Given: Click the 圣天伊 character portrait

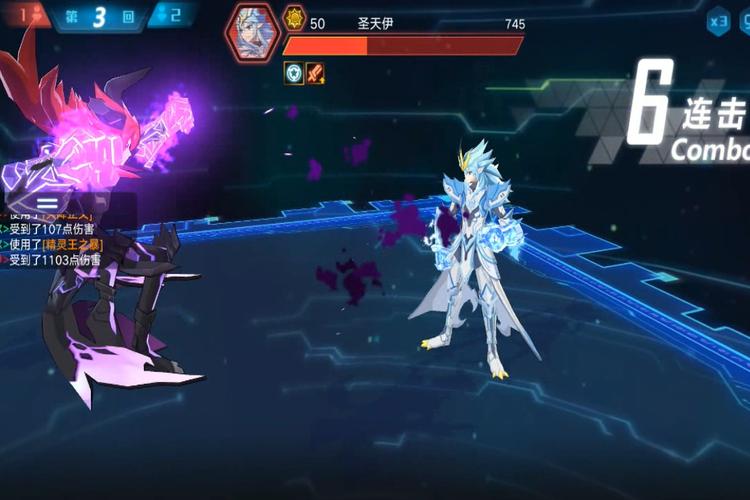Looking at the screenshot, I should click(252, 32).
